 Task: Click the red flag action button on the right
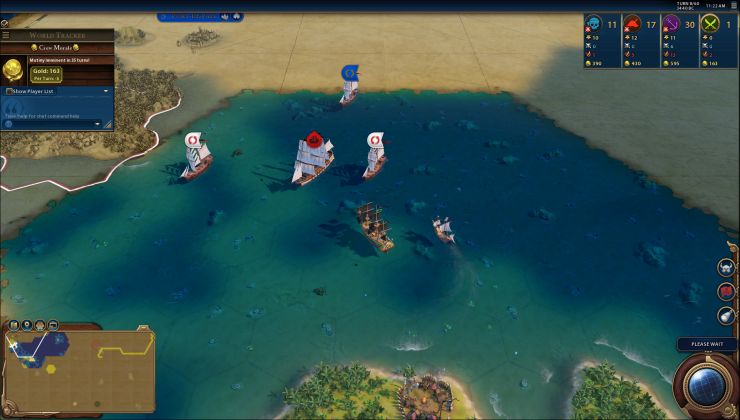pos(727,292)
